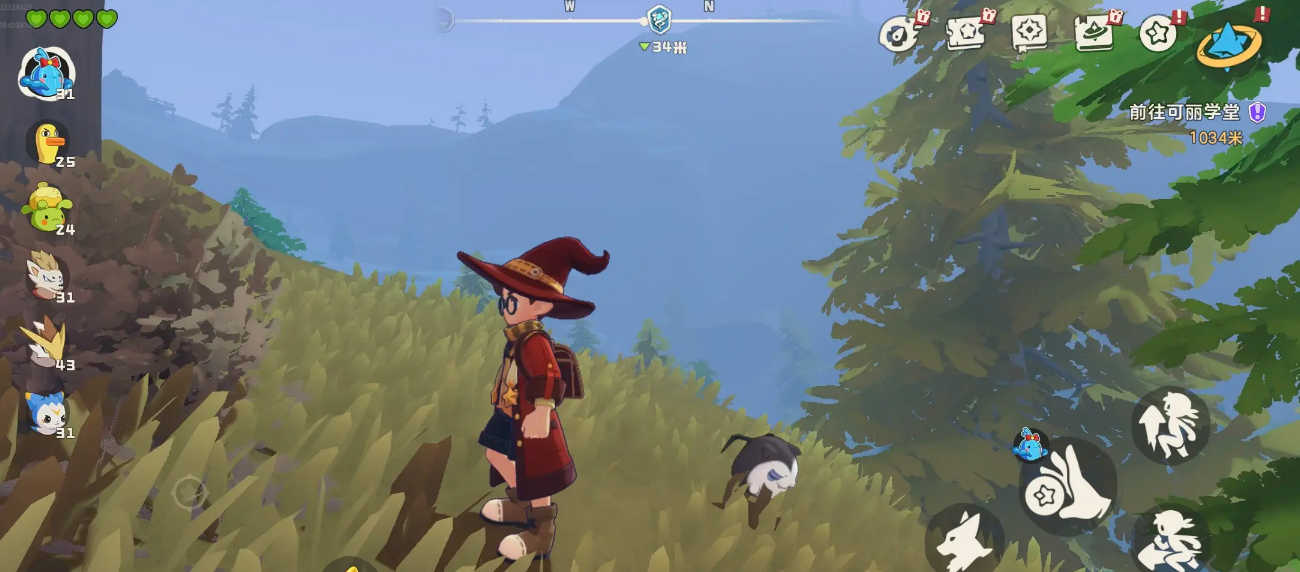Throw the star ball with the hand button
The width and height of the screenshot is (1300, 572).
(1068, 486)
